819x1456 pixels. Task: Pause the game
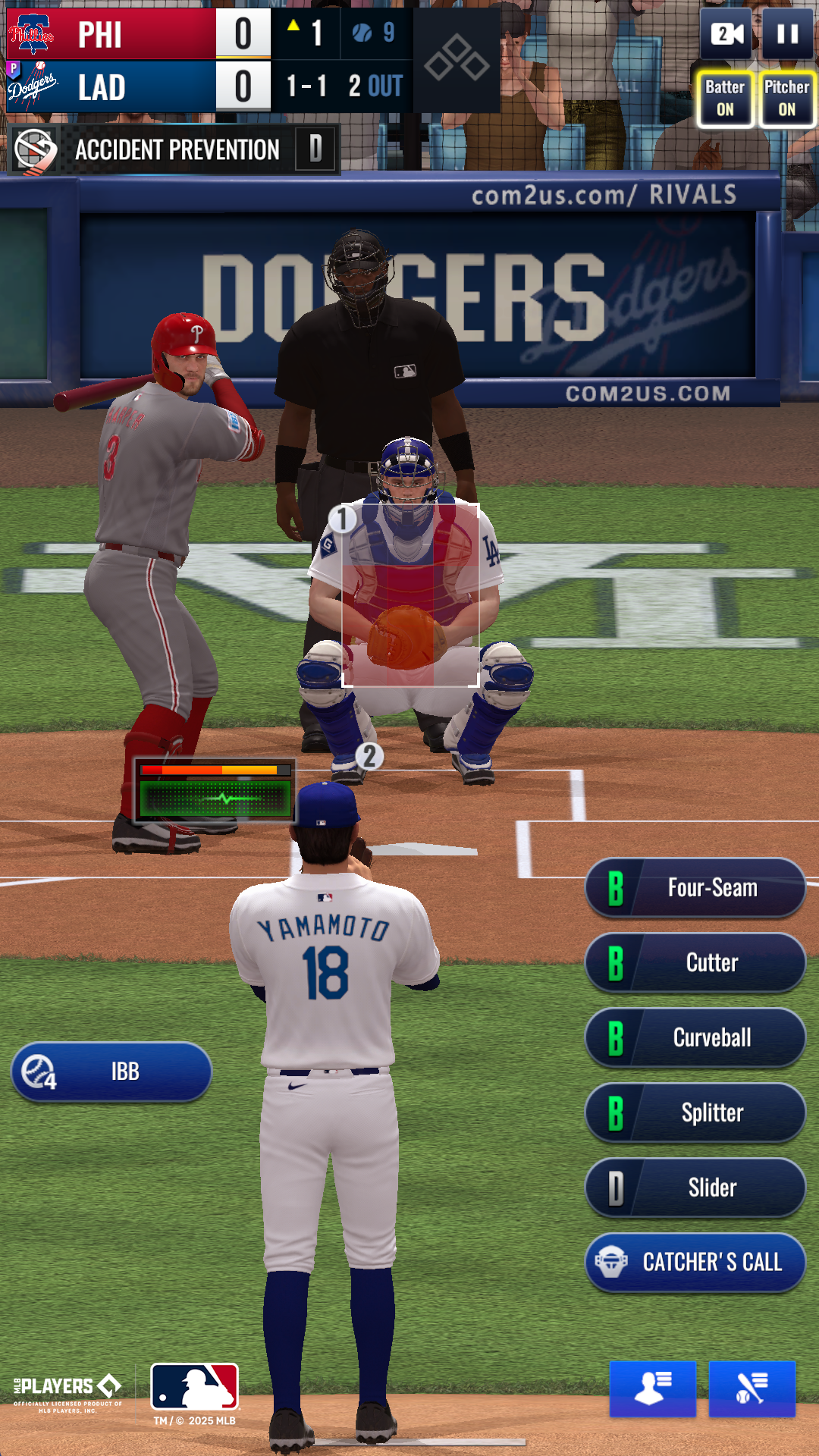point(787,34)
